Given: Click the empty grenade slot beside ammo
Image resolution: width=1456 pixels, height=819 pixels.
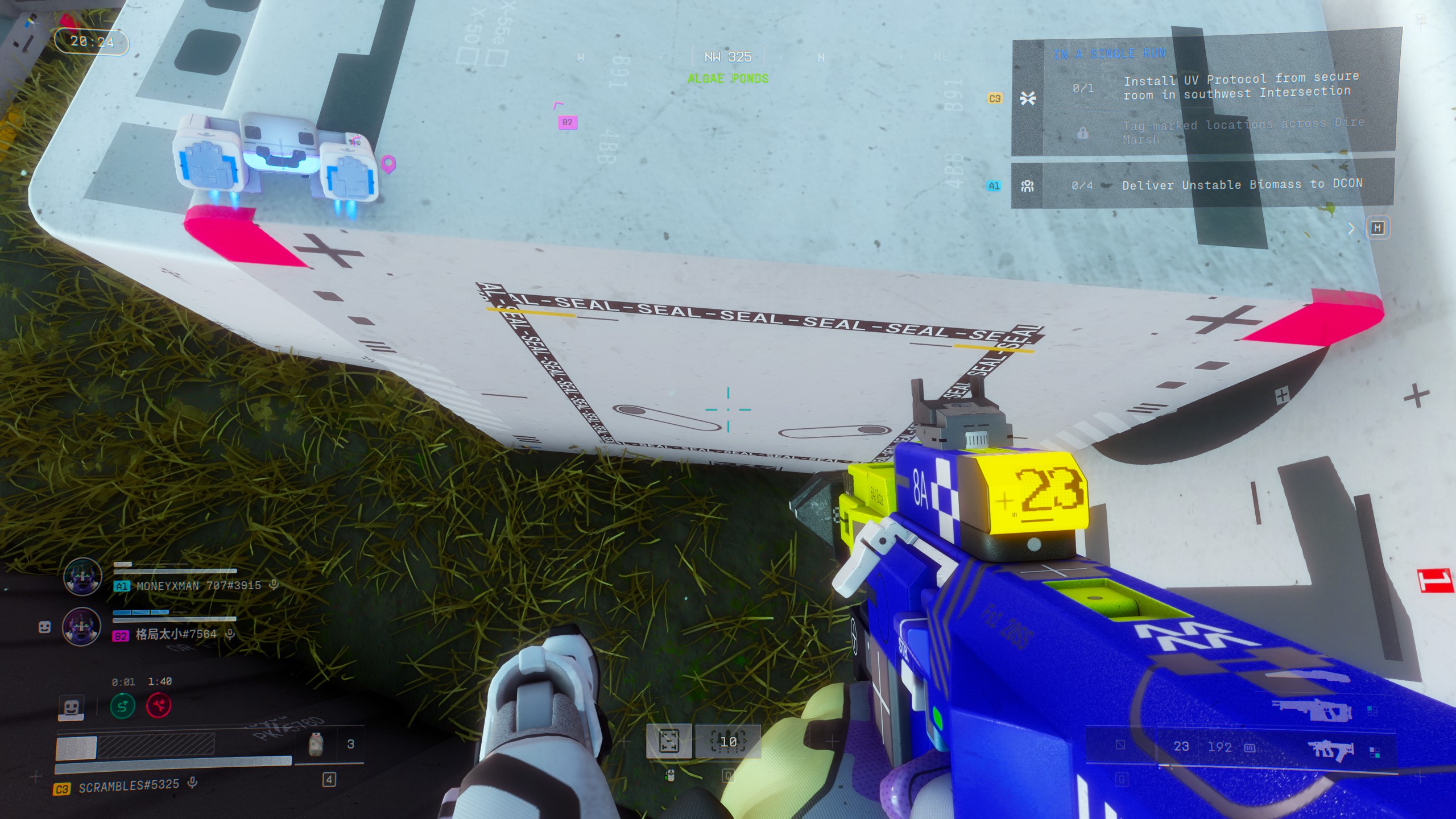Looking at the screenshot, I should tap(1120, 745).
